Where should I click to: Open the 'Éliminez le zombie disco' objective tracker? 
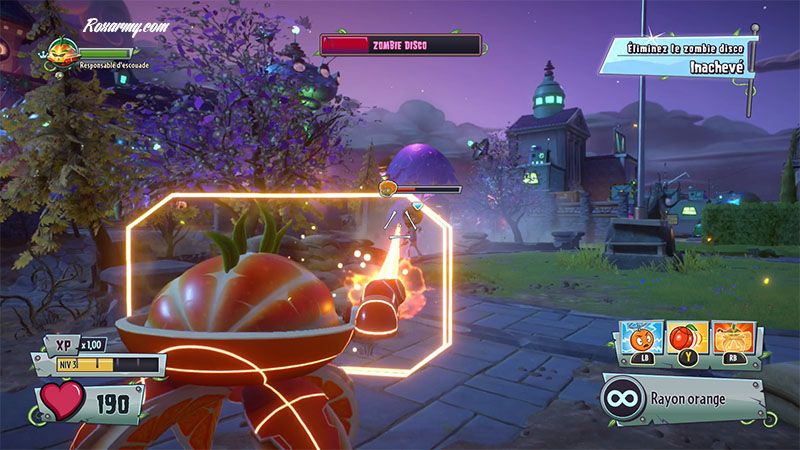coord(680,56)
